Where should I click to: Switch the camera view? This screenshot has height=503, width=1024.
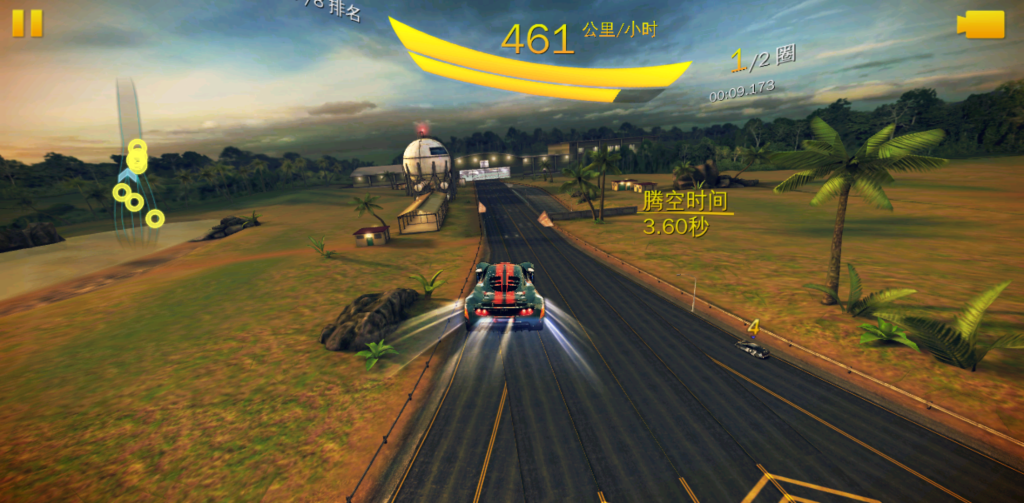(981, 25)
